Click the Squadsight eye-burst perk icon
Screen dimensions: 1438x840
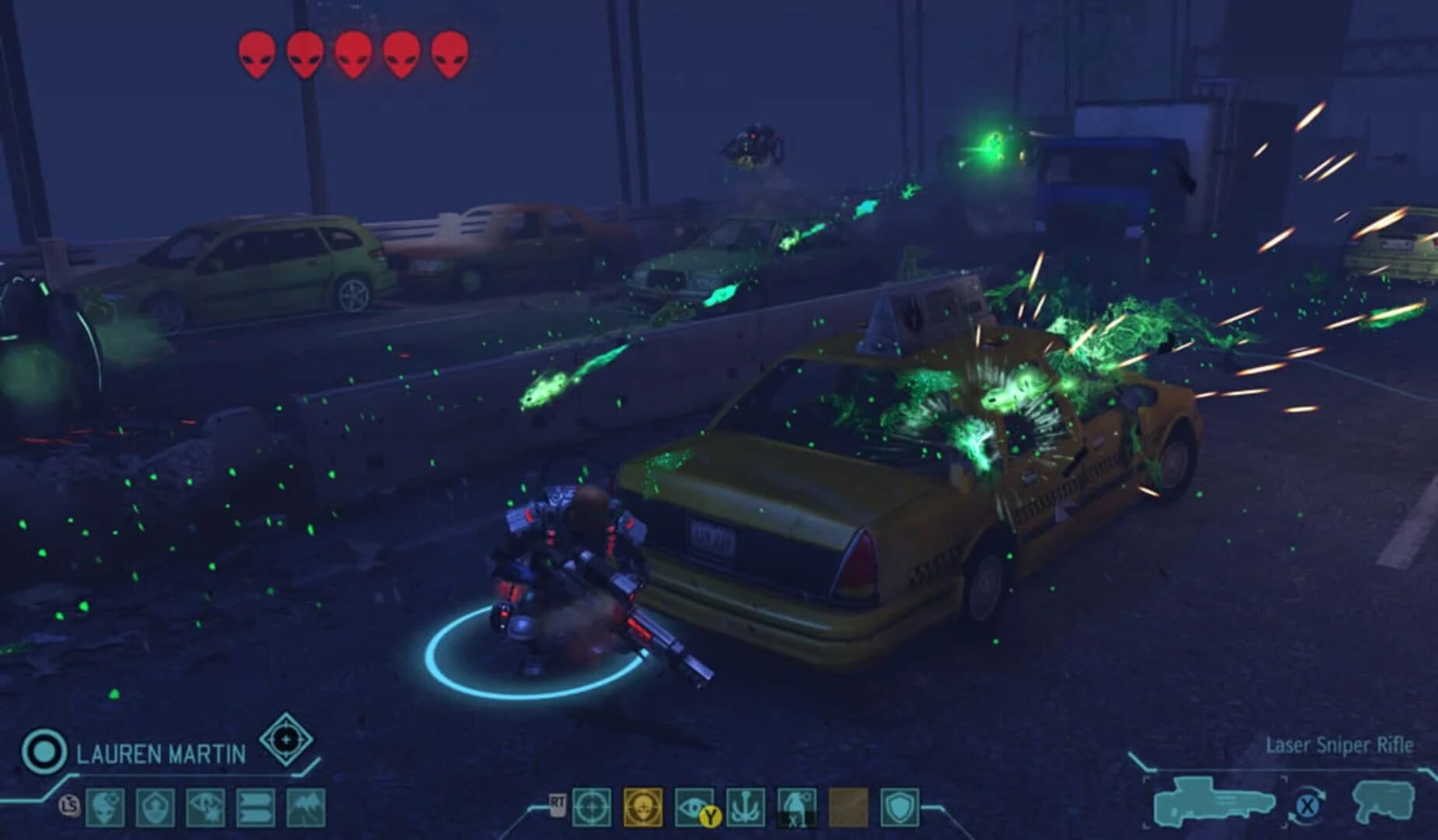coord(204,806)
